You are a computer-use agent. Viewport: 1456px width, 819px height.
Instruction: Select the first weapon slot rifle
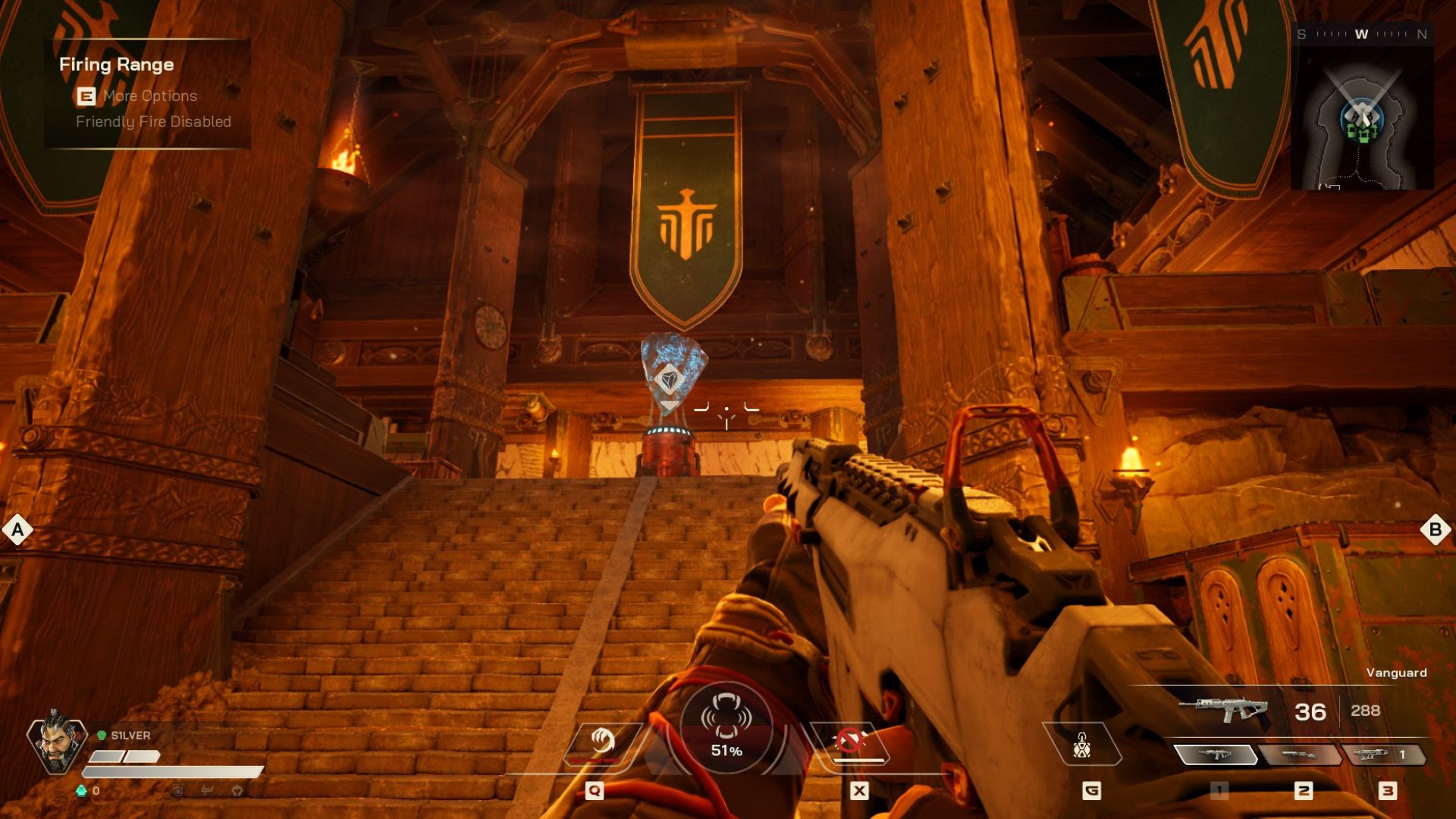click(x=1216, y=755)
